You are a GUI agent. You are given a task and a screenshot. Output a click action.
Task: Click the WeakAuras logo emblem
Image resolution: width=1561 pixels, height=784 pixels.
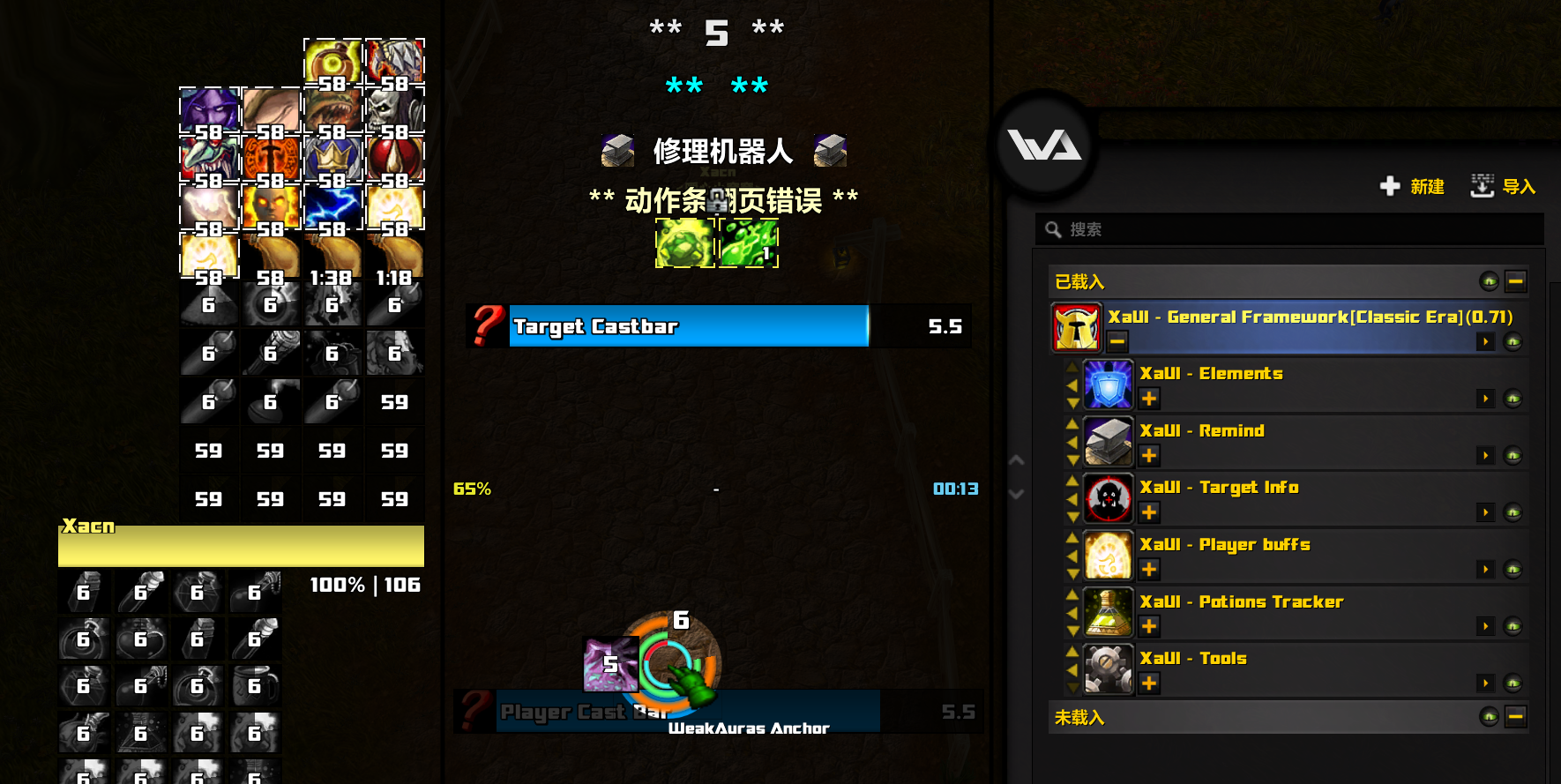(1045, 146)
